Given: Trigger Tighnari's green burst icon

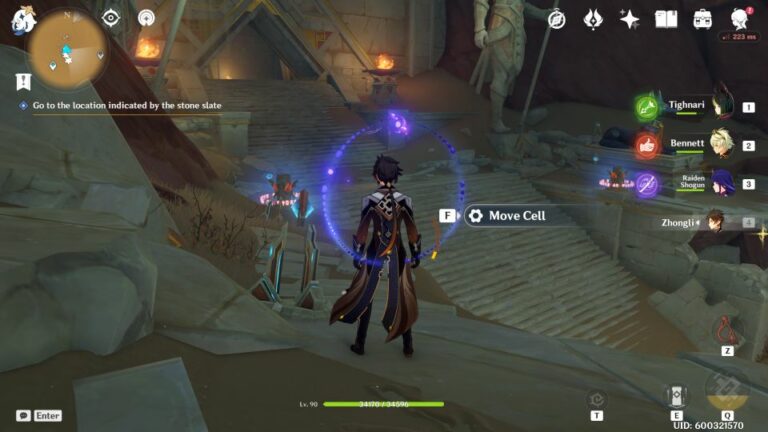Looking at the screenshot, I should [x=647, y=107].
